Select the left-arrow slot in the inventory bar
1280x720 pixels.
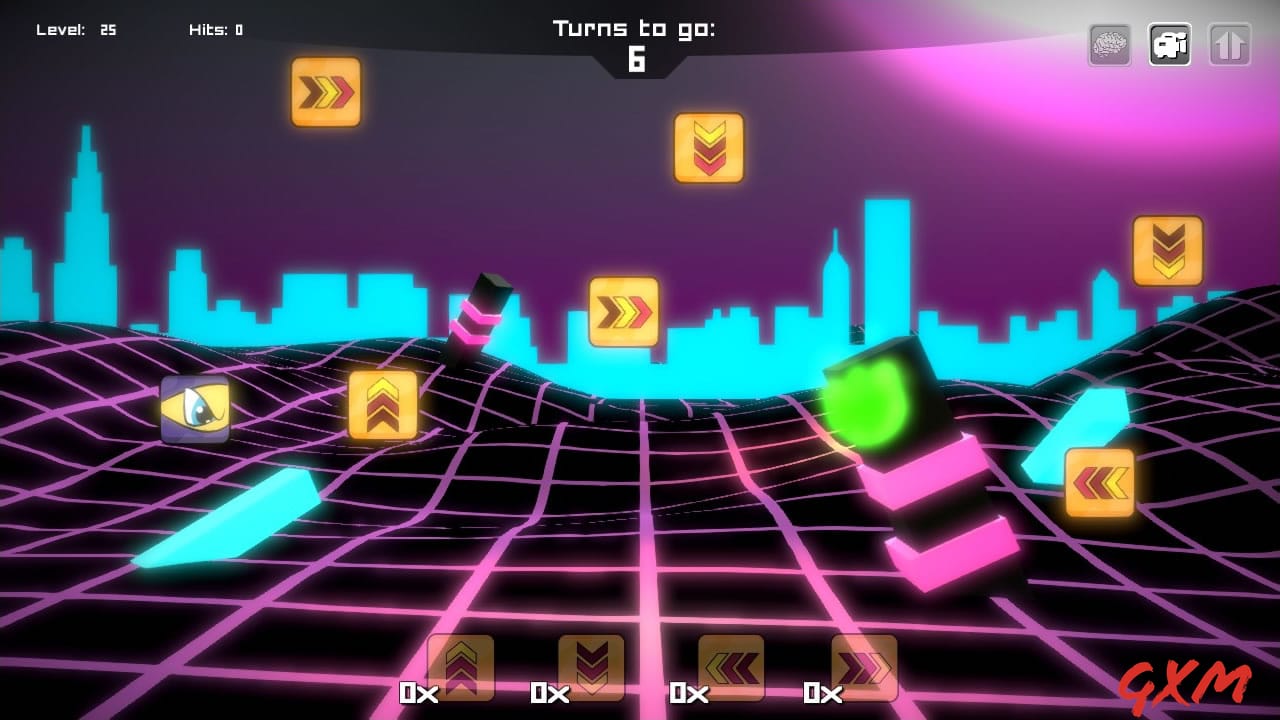click(729, 668)
